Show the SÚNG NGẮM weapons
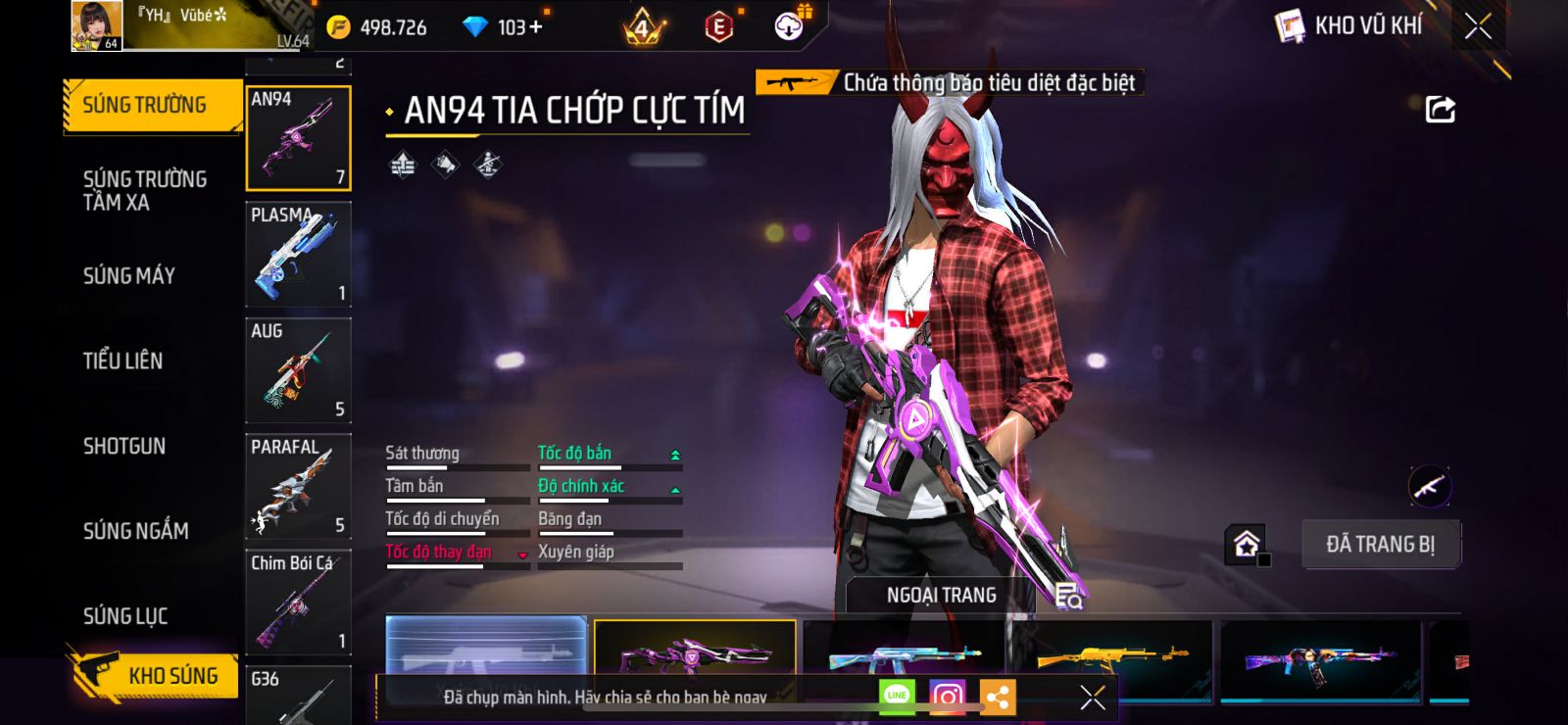The width and height of the screenshot is (1568, 725). point(135,530)
